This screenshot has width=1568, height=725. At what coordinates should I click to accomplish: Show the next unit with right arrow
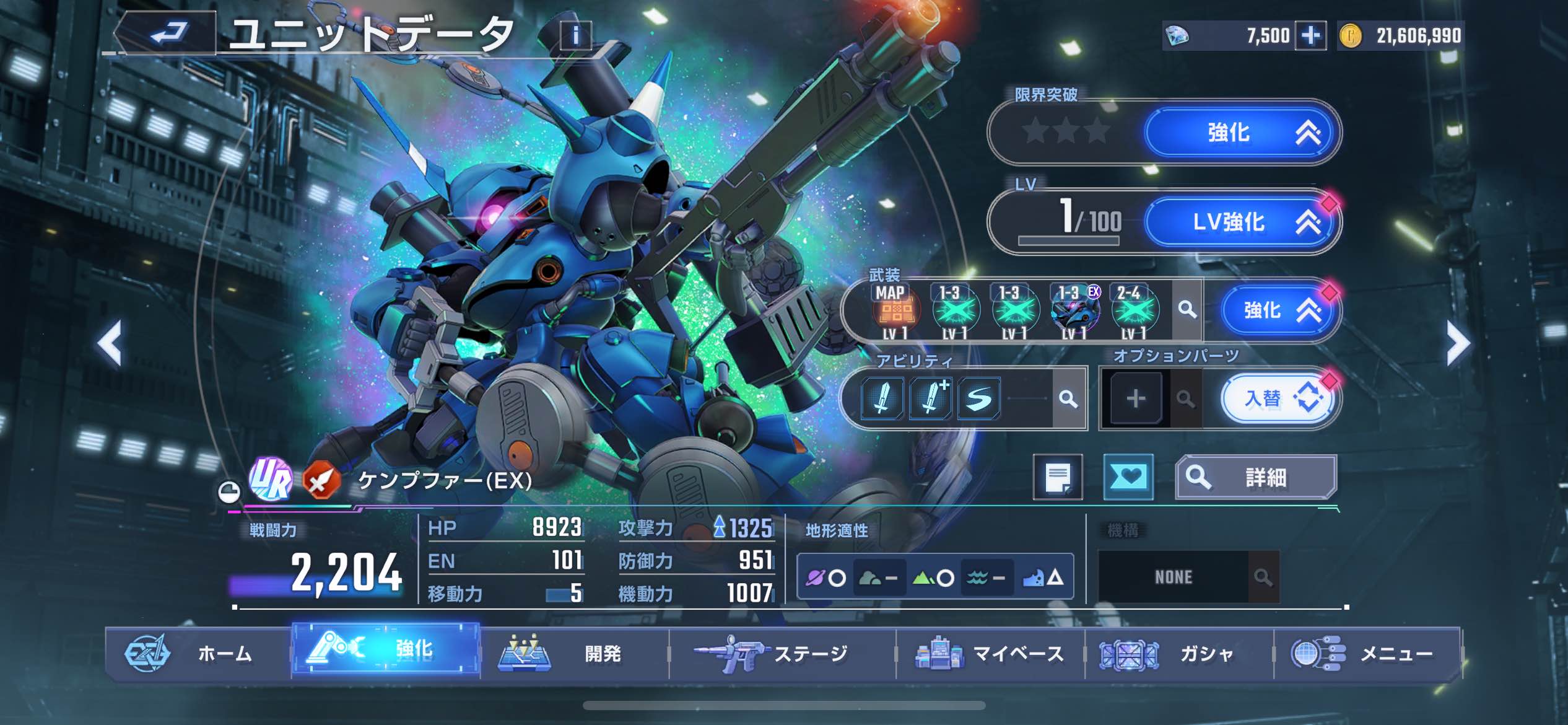1457,343
